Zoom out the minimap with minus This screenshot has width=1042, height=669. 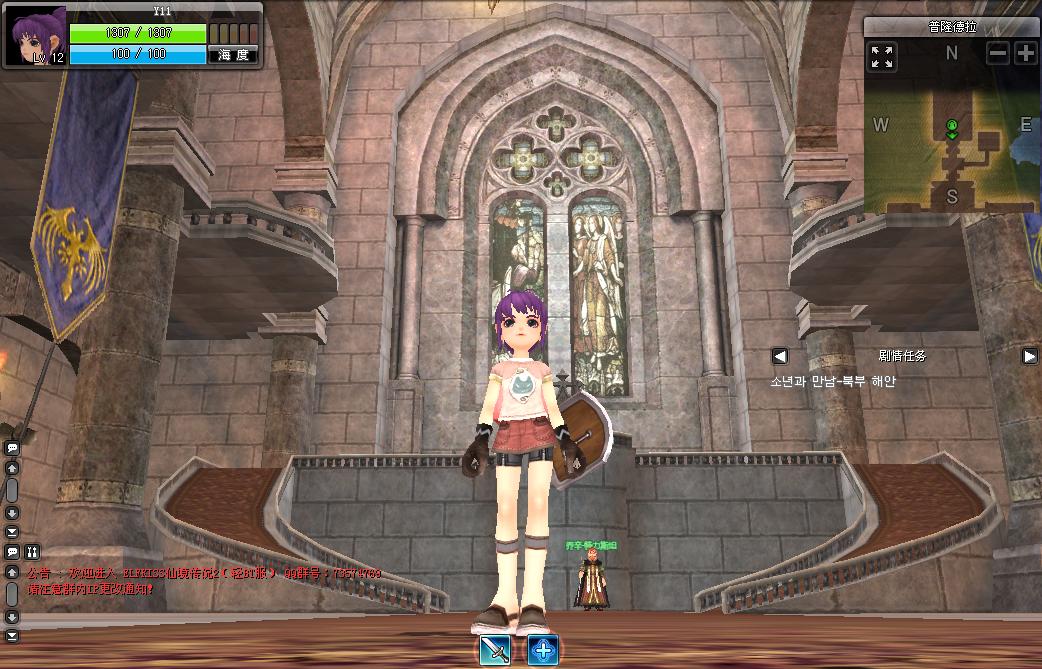997,54
